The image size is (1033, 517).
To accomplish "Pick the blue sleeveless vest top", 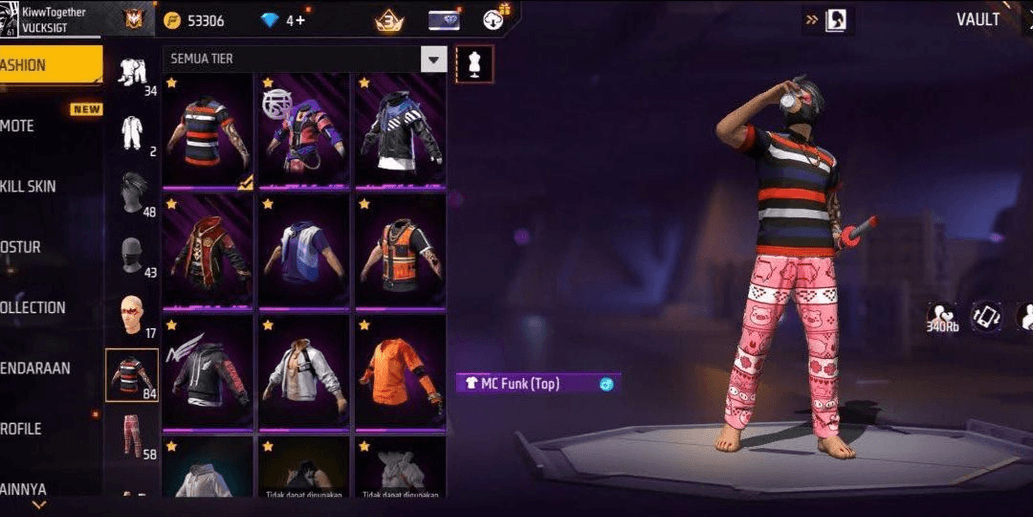I will 304,251.
